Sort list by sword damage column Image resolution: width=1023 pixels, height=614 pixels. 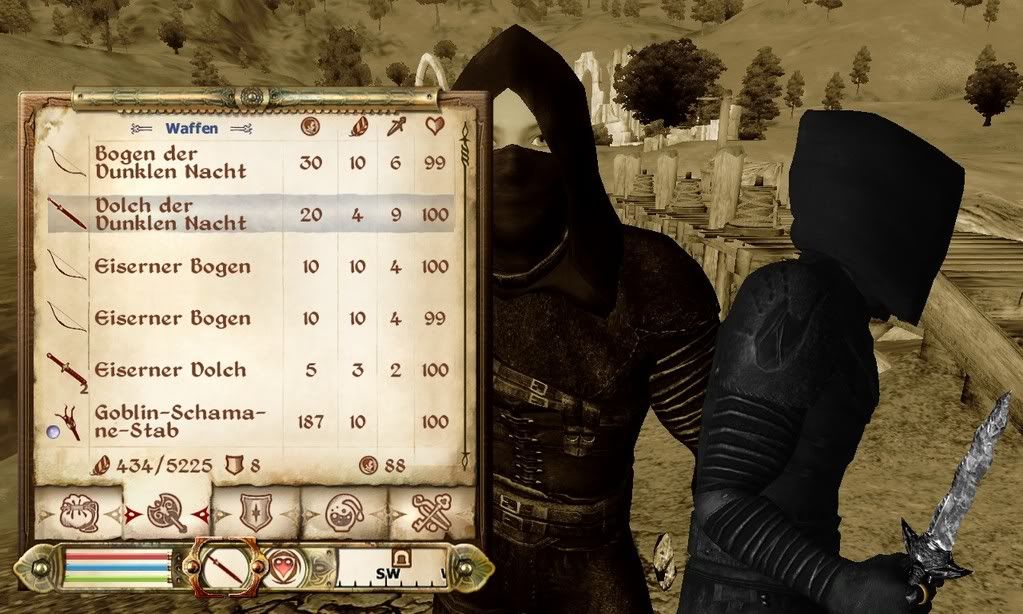click(396, 127)
